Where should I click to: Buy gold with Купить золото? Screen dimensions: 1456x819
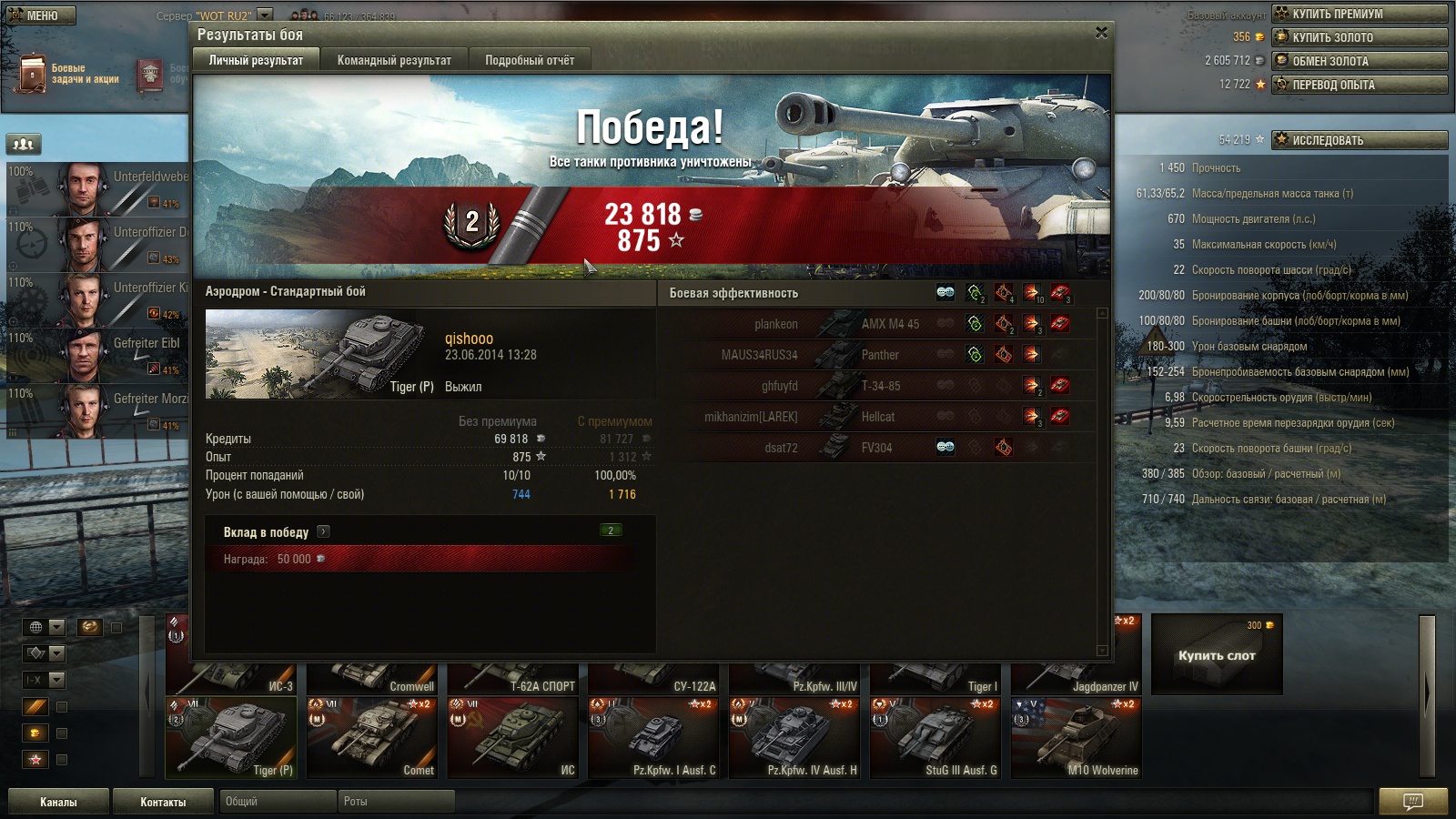(1359, 37)
